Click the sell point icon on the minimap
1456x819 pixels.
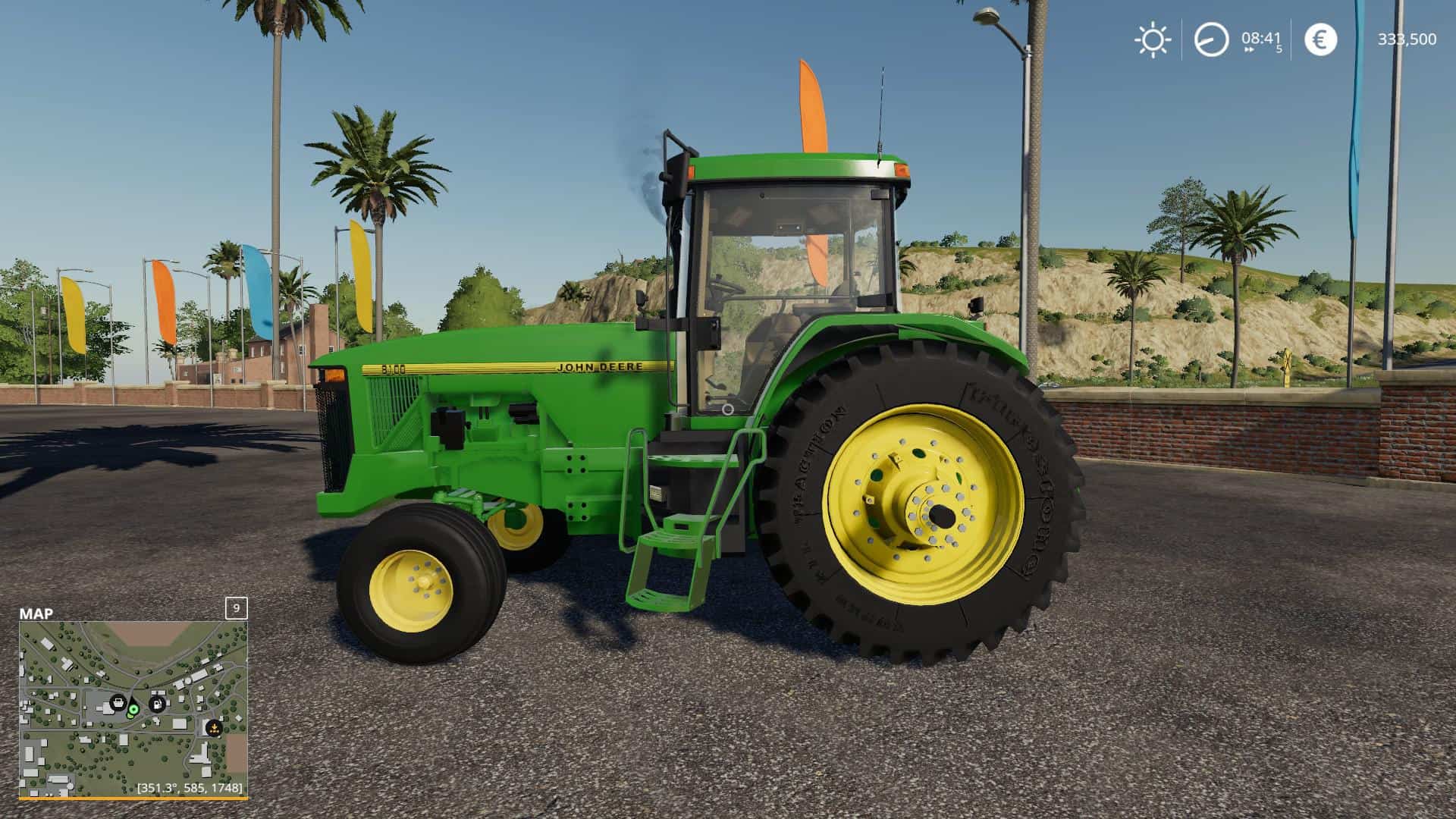[213, 729]
